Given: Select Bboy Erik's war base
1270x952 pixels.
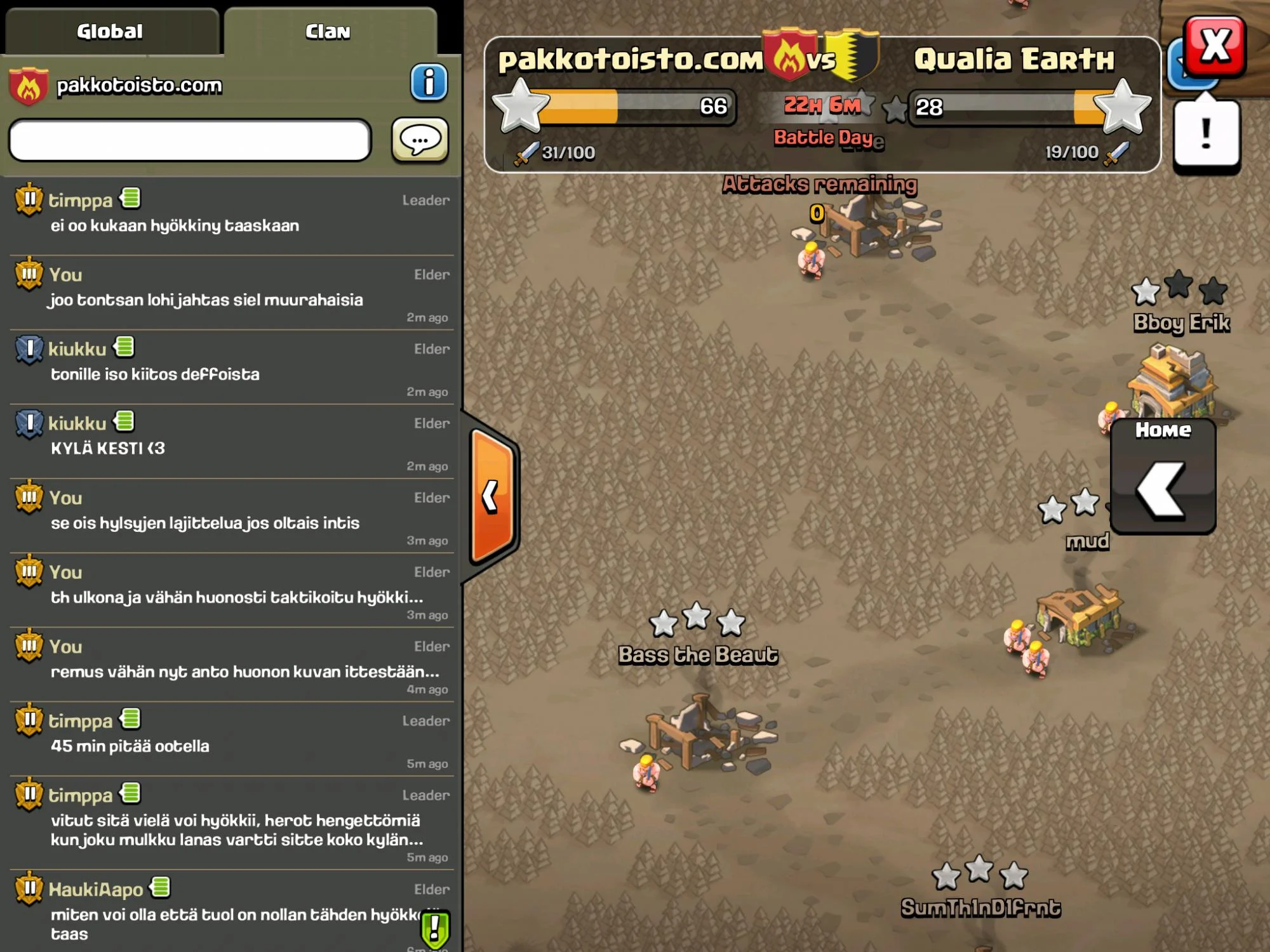Looking at the screenshot, I should point(1172,381).
